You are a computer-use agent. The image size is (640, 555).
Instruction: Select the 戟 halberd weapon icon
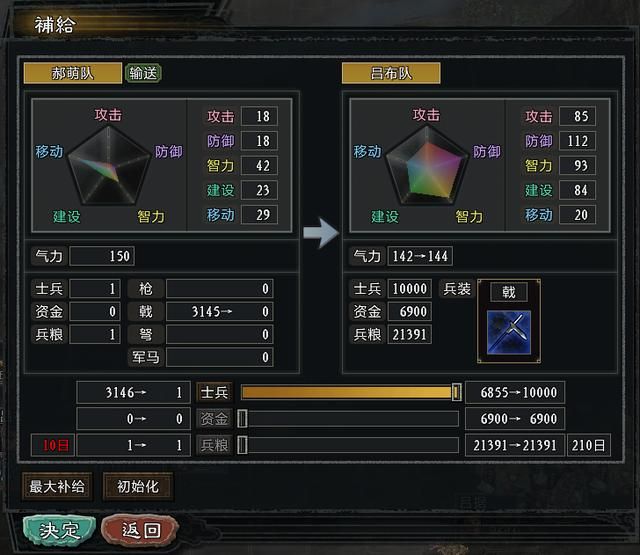pyautogui.click(x=508, y=327)
